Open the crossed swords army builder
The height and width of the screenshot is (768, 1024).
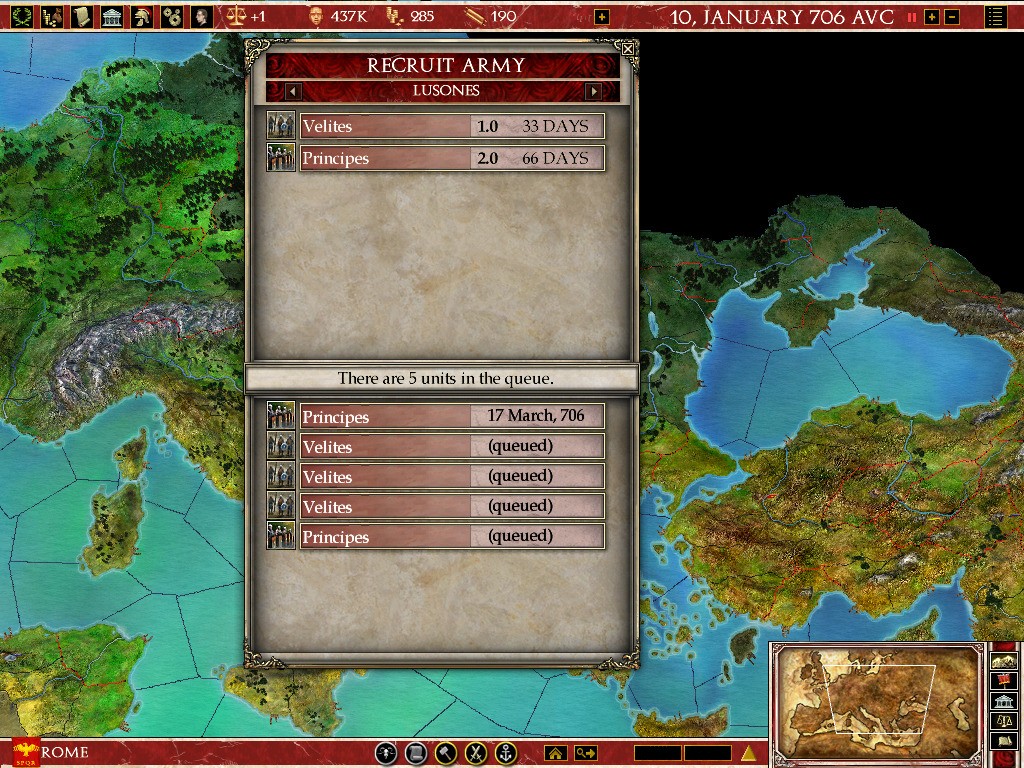[477, 753]
